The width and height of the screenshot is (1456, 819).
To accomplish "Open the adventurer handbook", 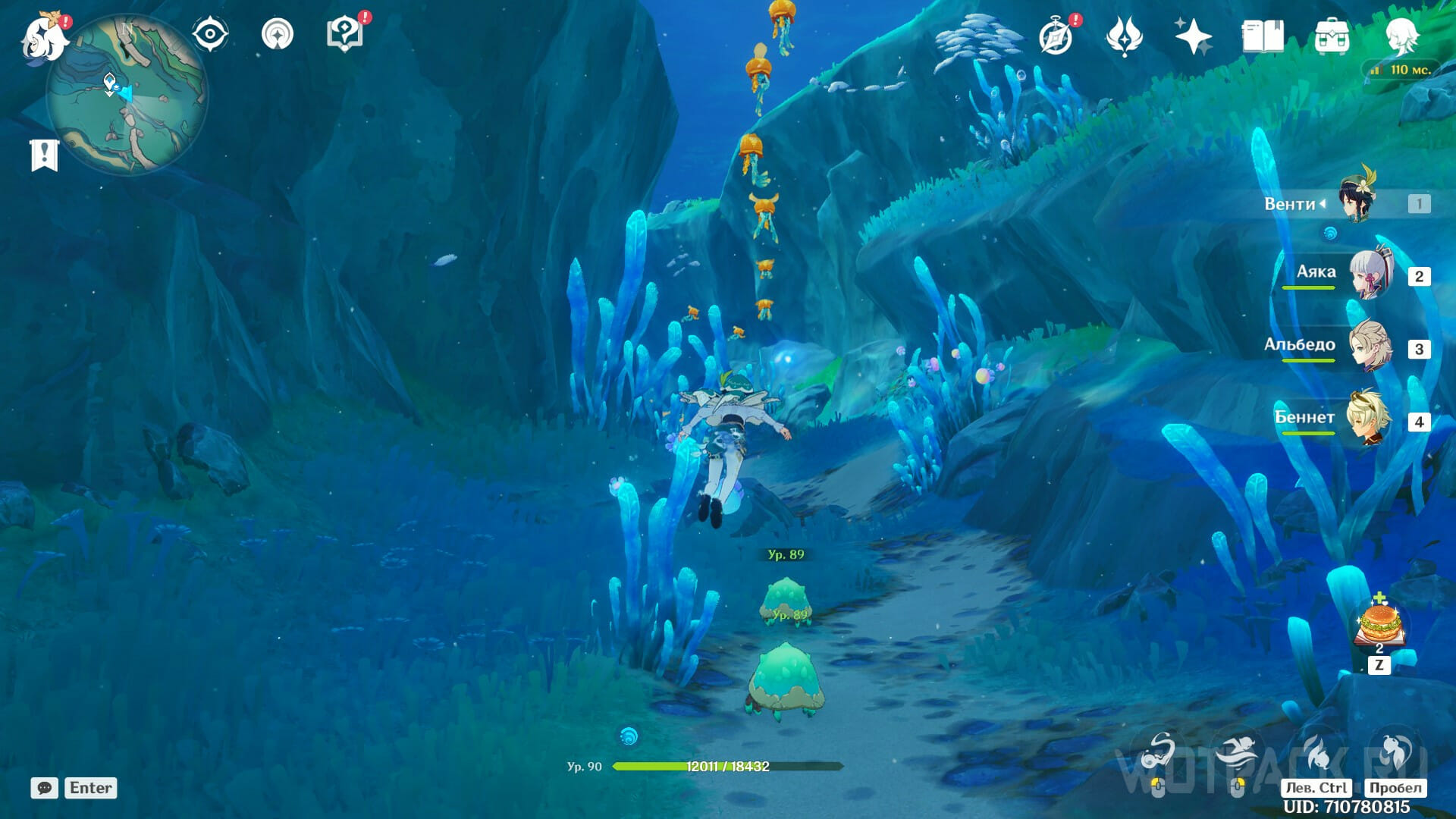I will [x=1263, y=36].
